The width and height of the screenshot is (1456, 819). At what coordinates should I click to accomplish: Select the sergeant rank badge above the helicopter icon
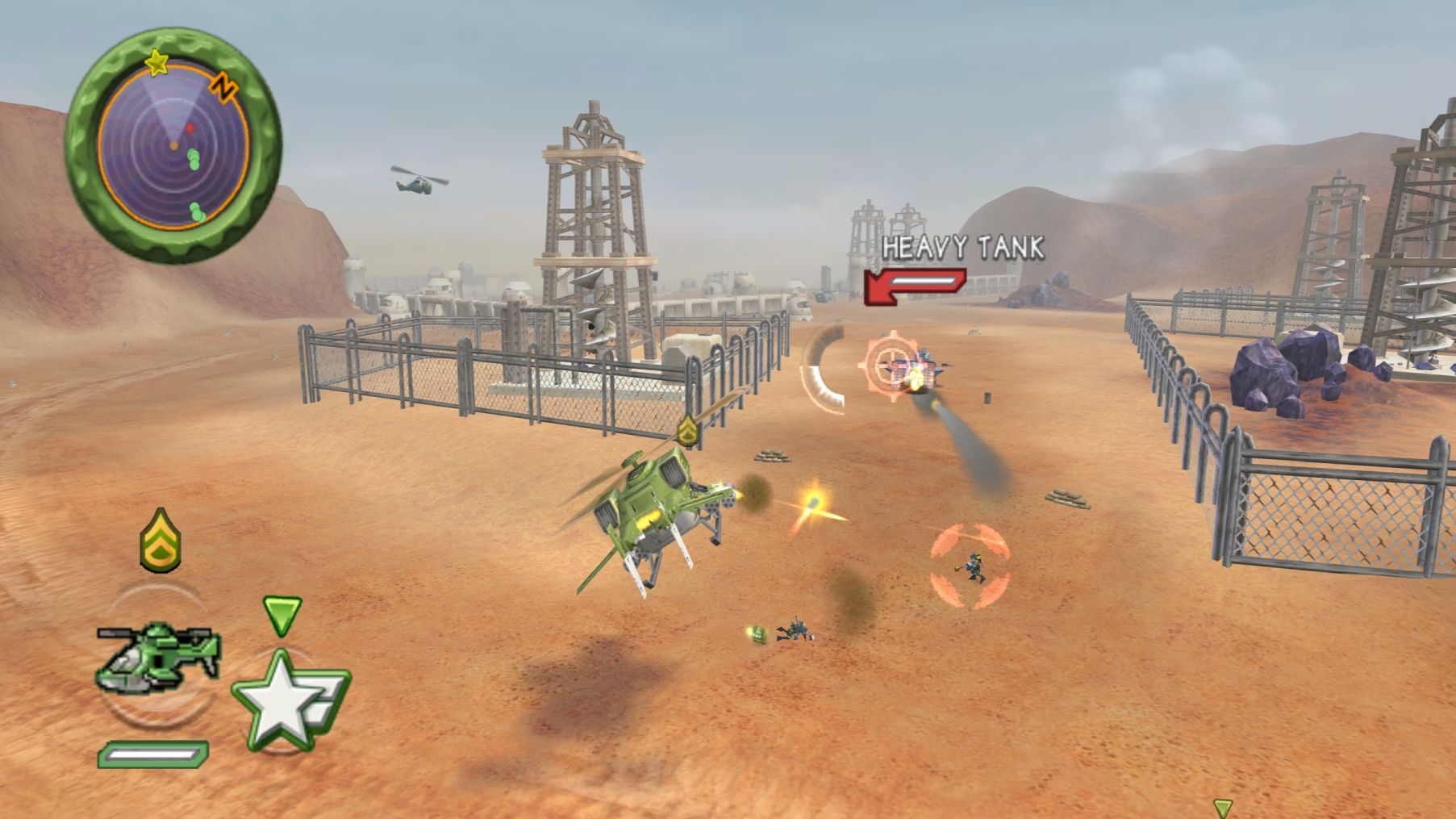pyautogui.click(x=161, y=540)
